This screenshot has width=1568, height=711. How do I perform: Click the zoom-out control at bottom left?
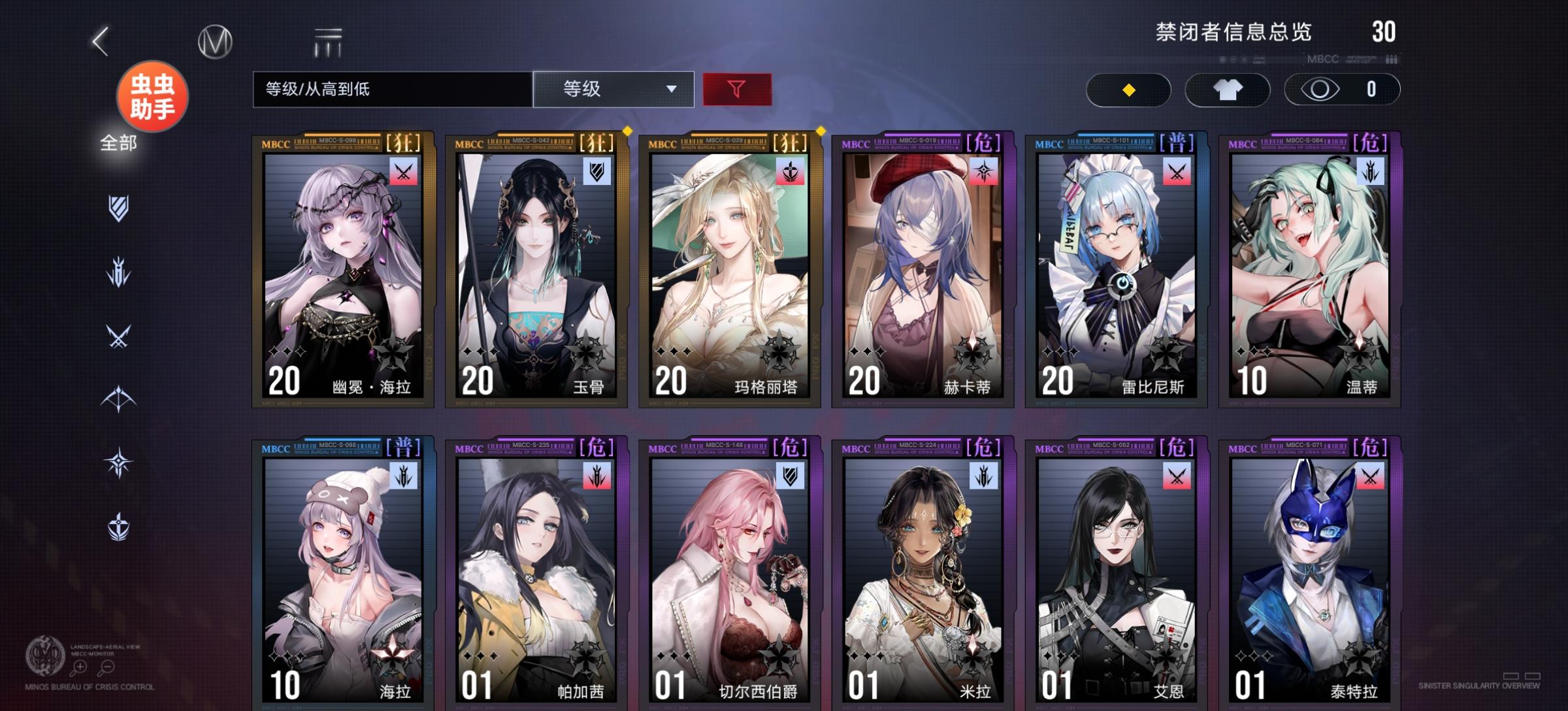coord(108,668)
